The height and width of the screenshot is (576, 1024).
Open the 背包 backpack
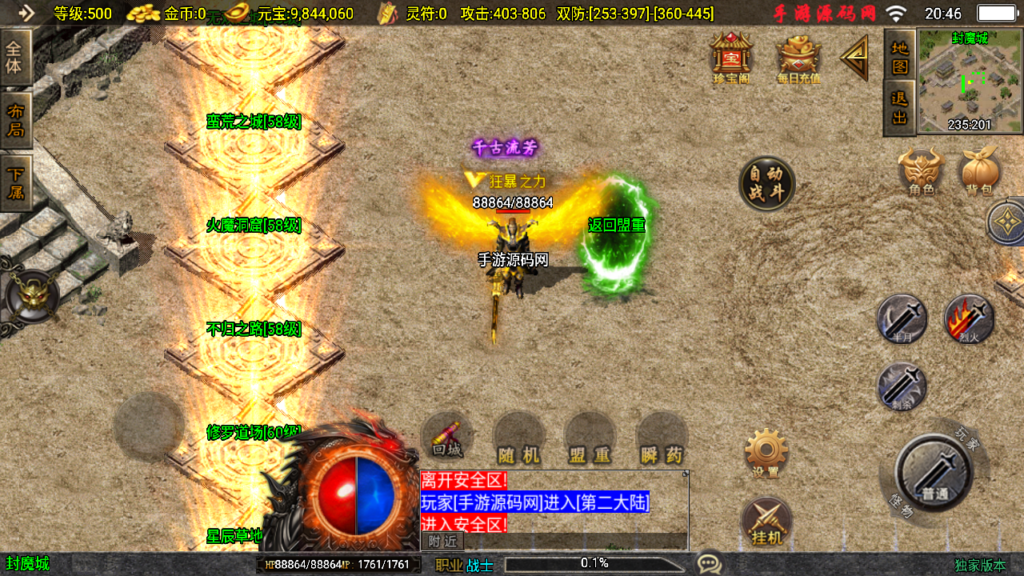[978, 171]
